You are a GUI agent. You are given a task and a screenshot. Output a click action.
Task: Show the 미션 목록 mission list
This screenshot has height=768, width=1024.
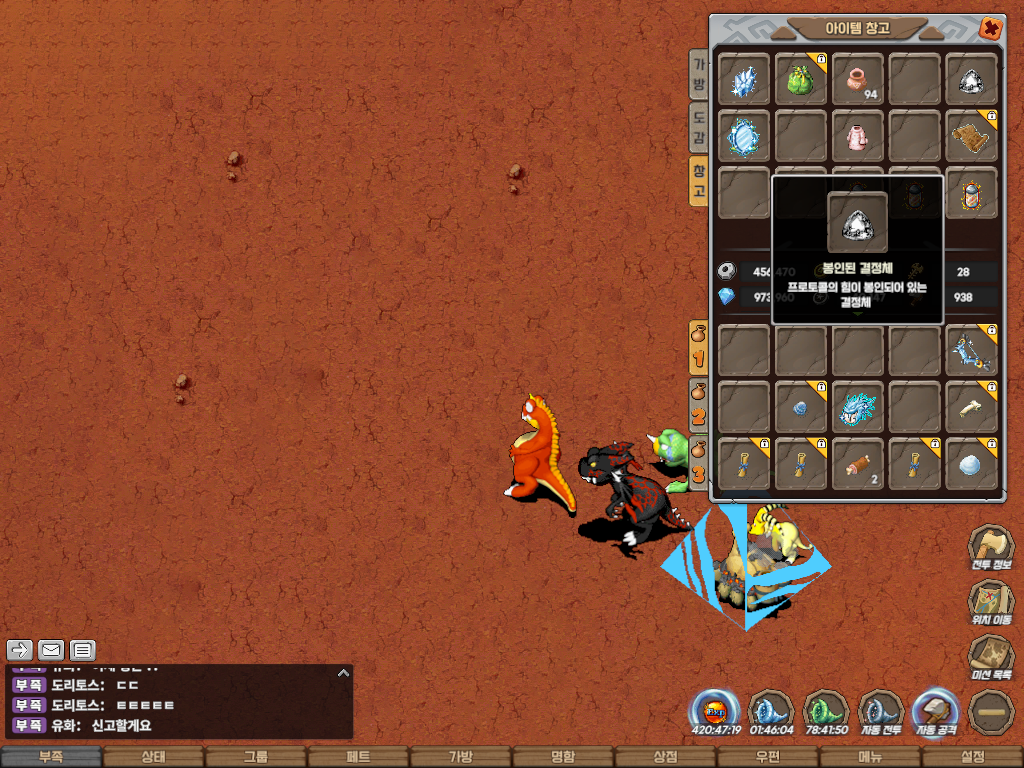pos(990,660)
